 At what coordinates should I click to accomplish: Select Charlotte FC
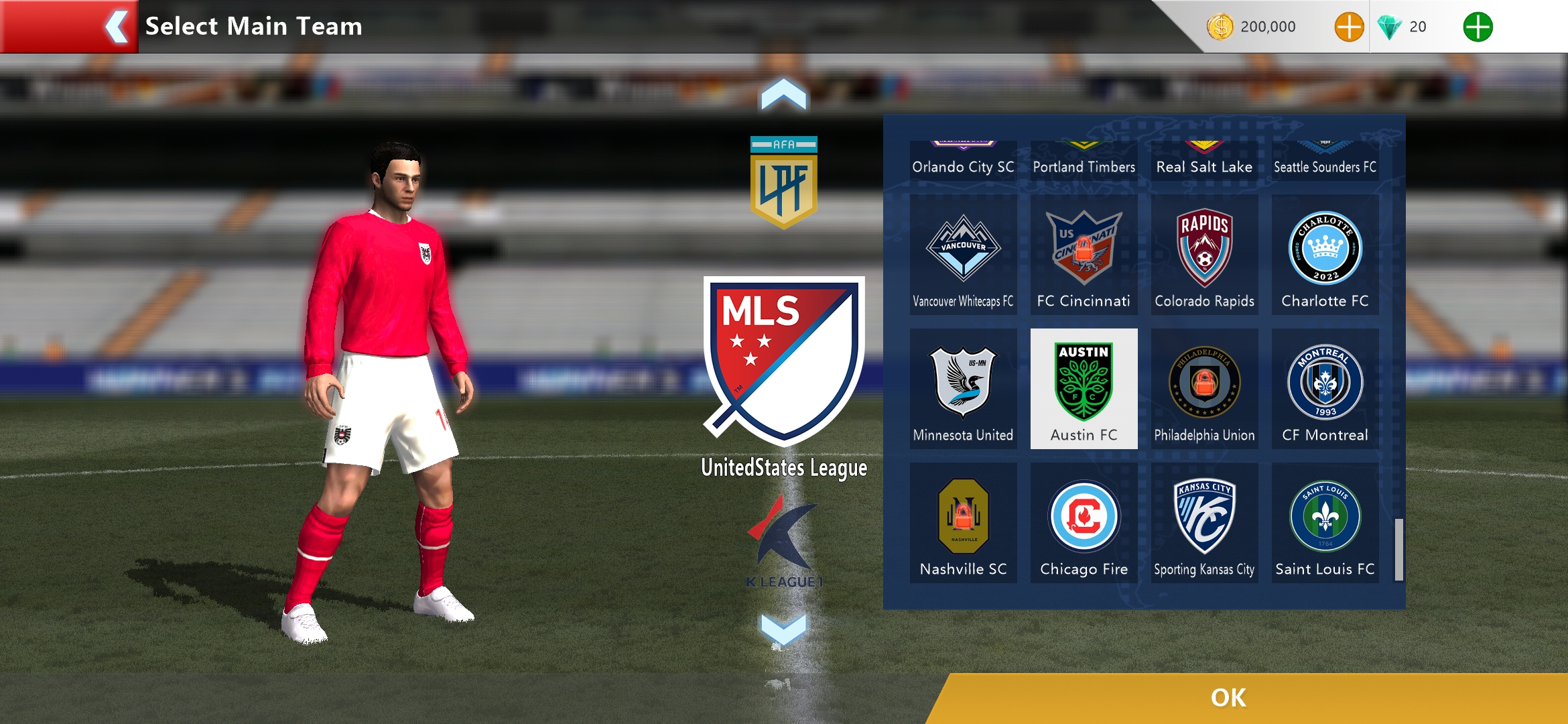coord(1325,255)
